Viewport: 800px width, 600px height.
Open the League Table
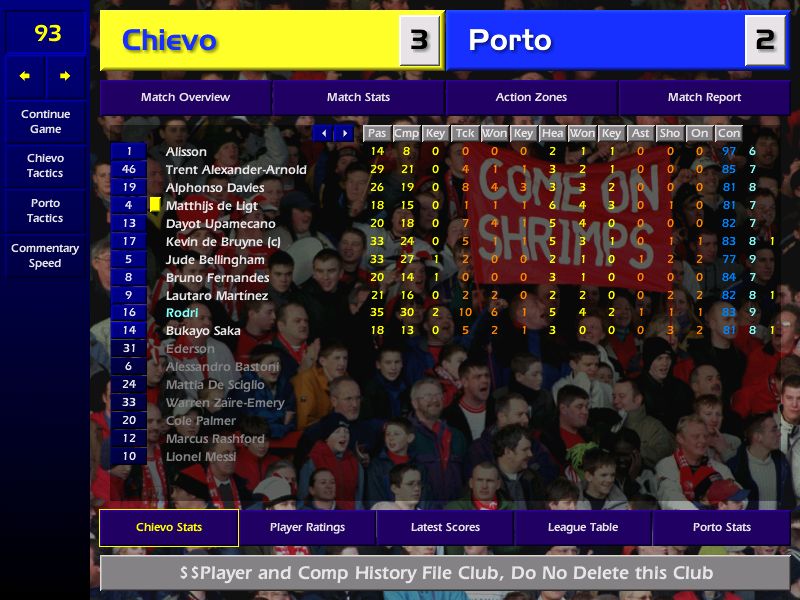click(583, 527)
